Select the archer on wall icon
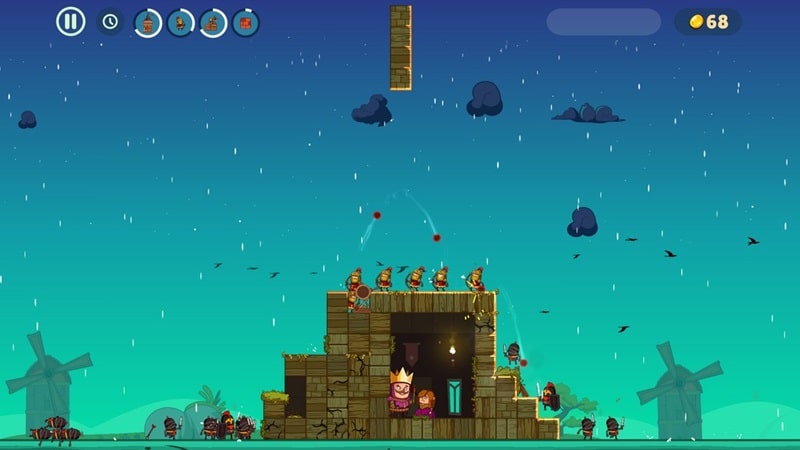 213,22
